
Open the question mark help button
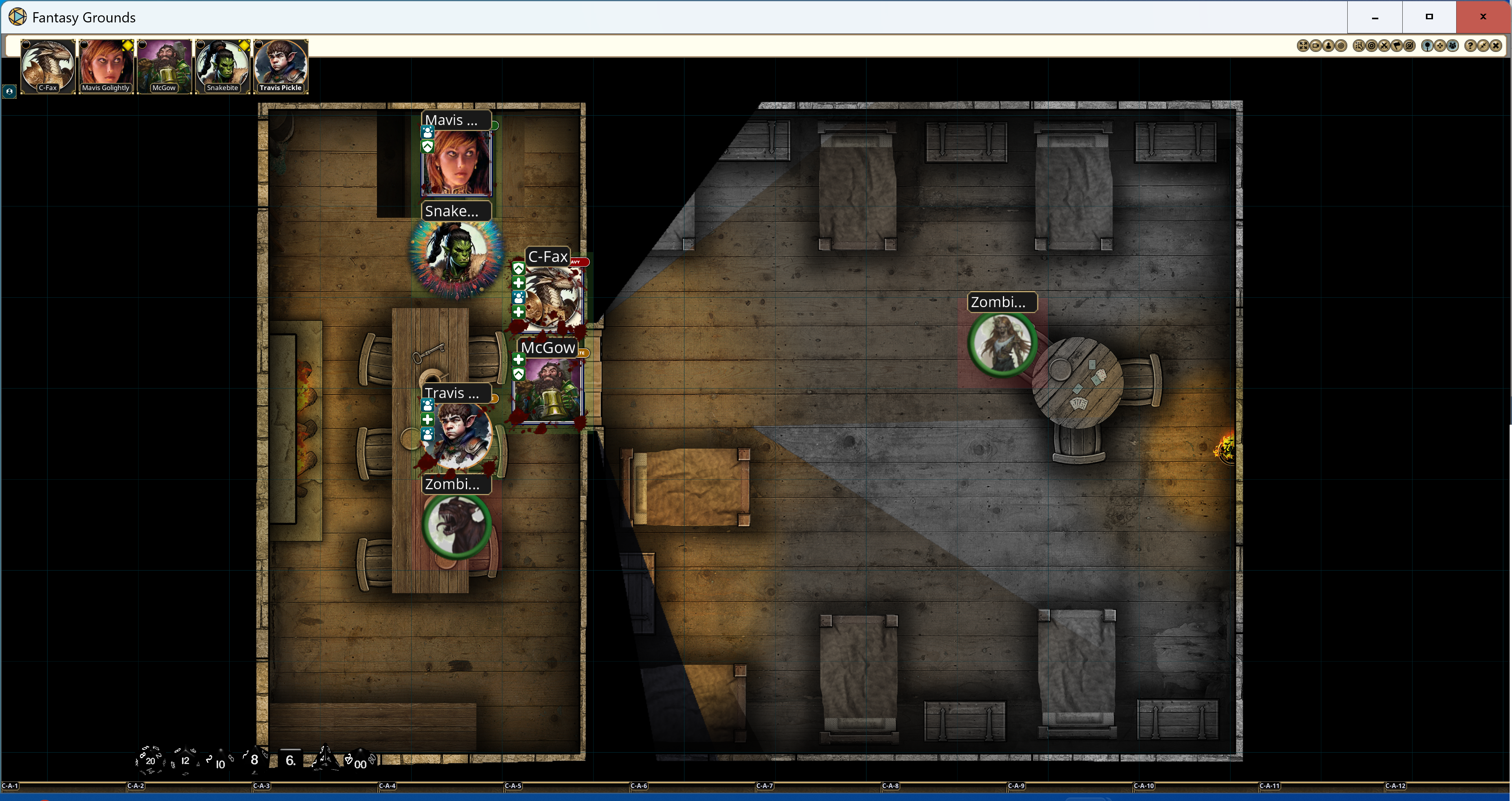click(1470, 46)
